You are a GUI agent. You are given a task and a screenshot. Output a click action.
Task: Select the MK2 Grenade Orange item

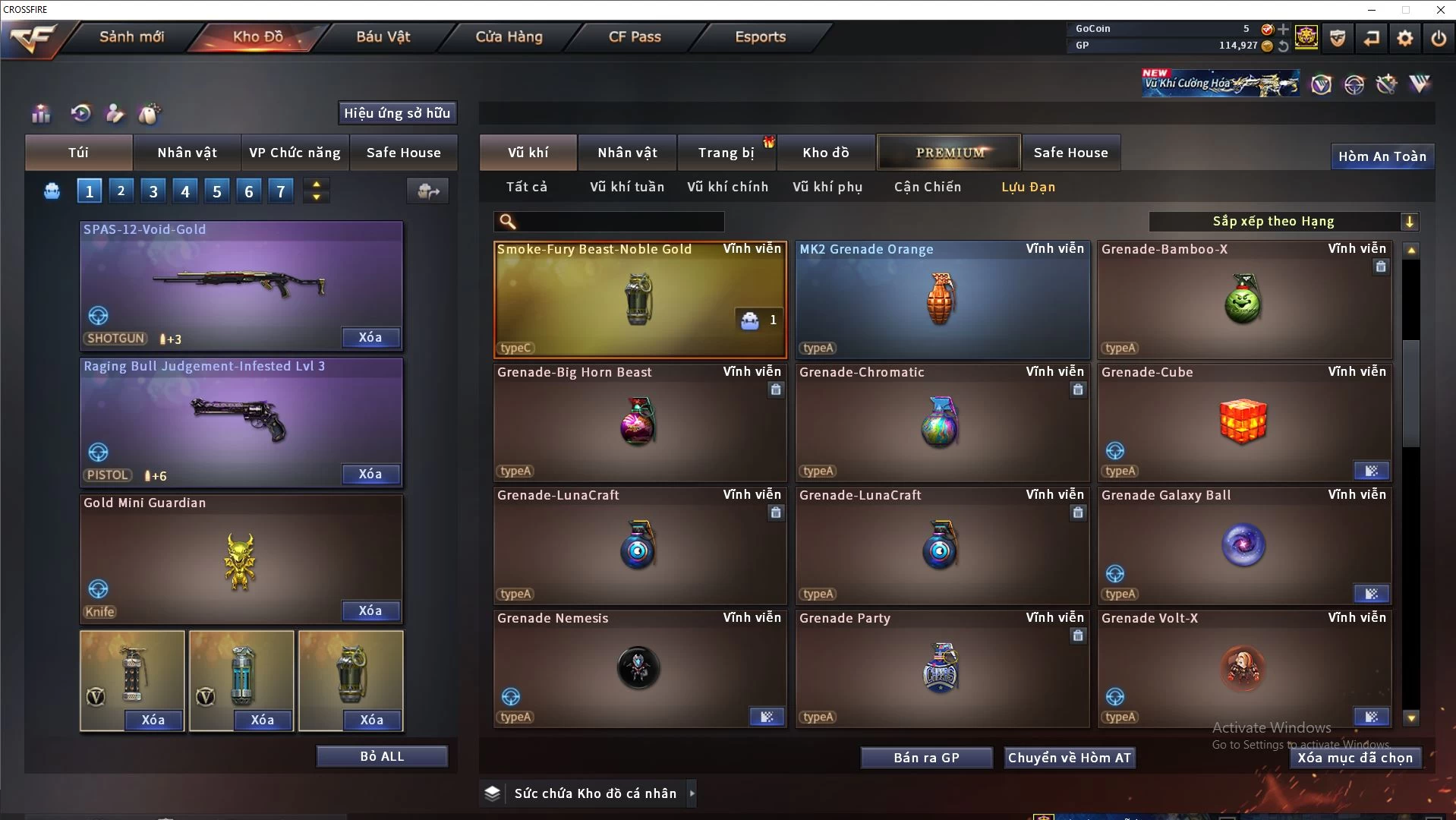pyautogui.click(x=941, y=300)
